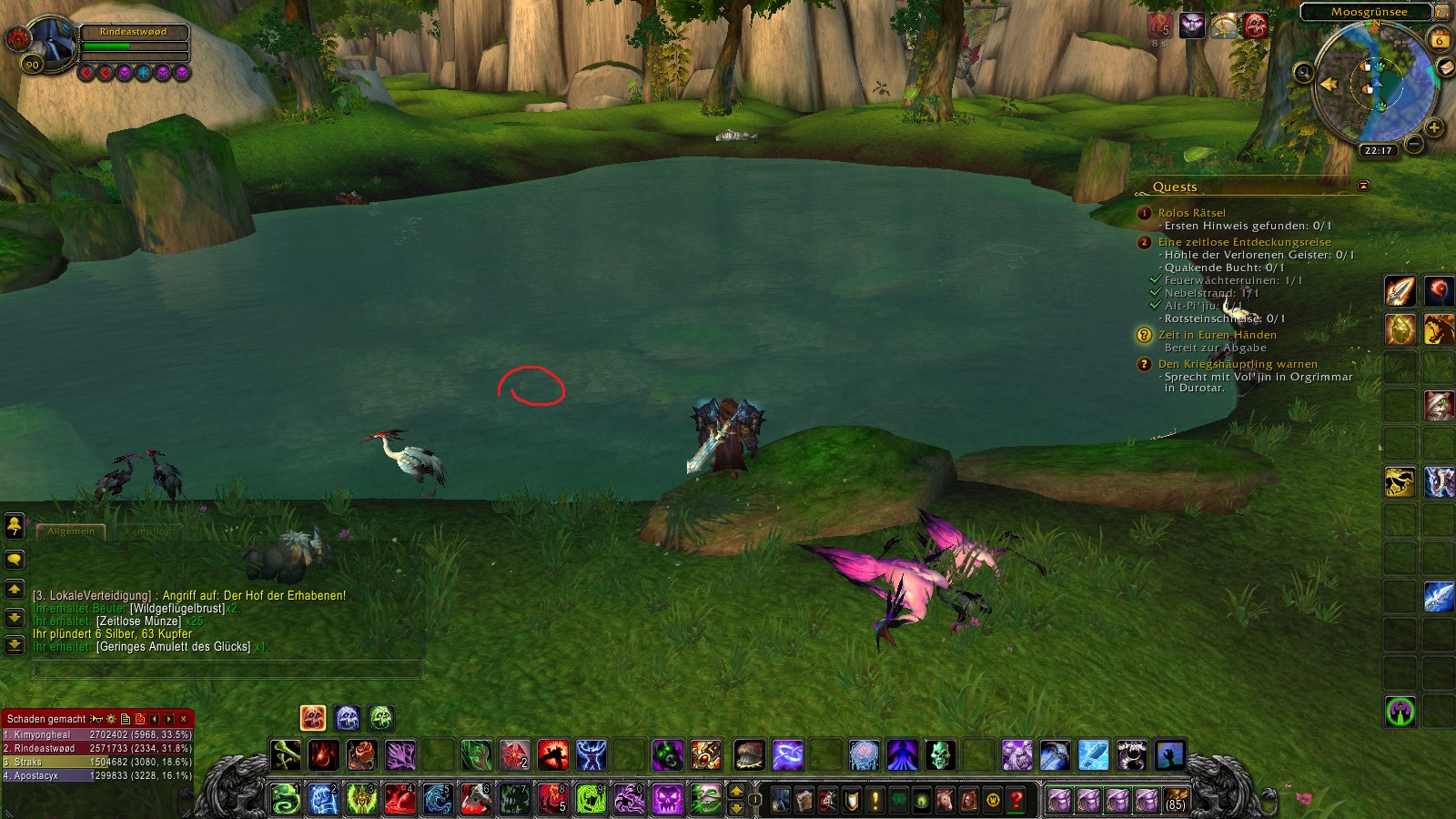
Task: Click the red skull buff icon
Action: [1255, 25]
